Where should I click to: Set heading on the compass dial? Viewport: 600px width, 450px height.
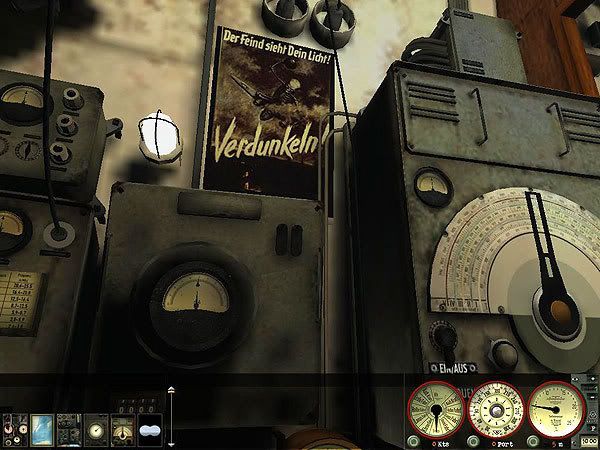495,409
